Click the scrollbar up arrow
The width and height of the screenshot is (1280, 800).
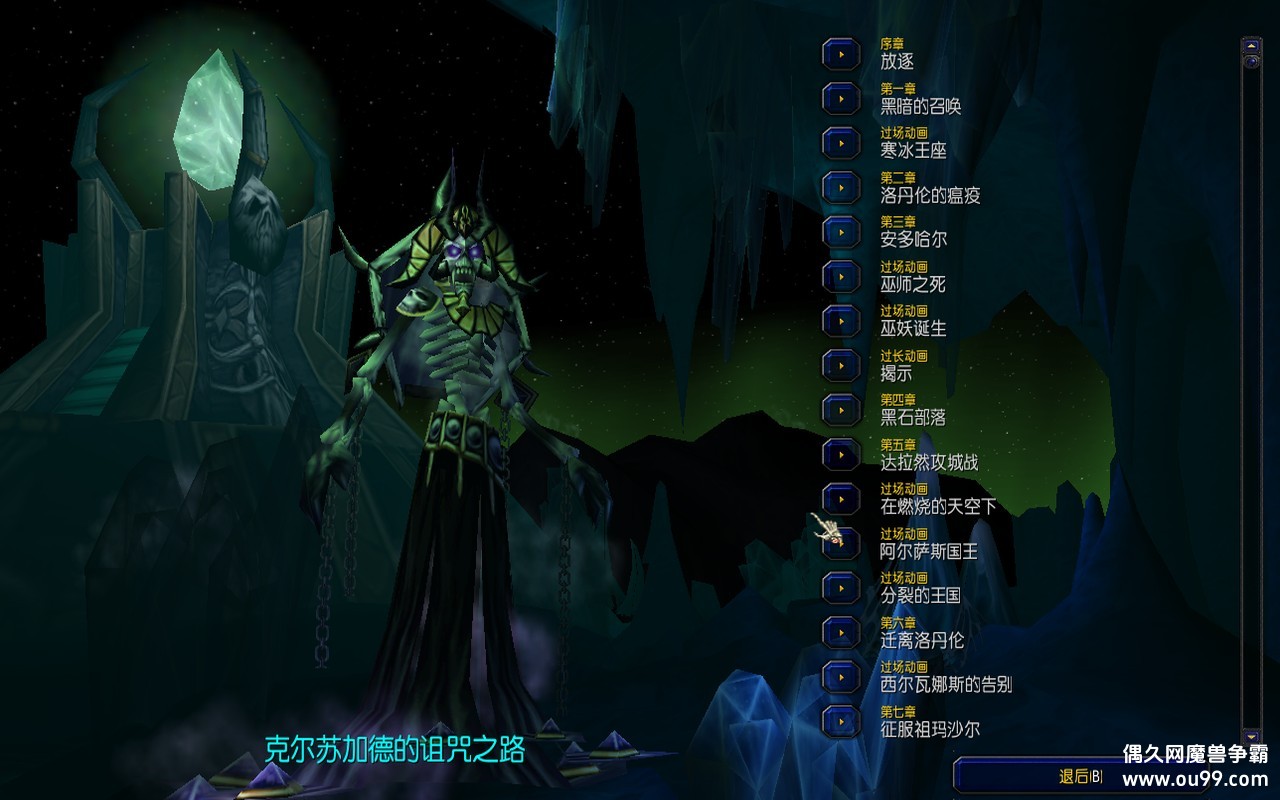click(1250, 44)
